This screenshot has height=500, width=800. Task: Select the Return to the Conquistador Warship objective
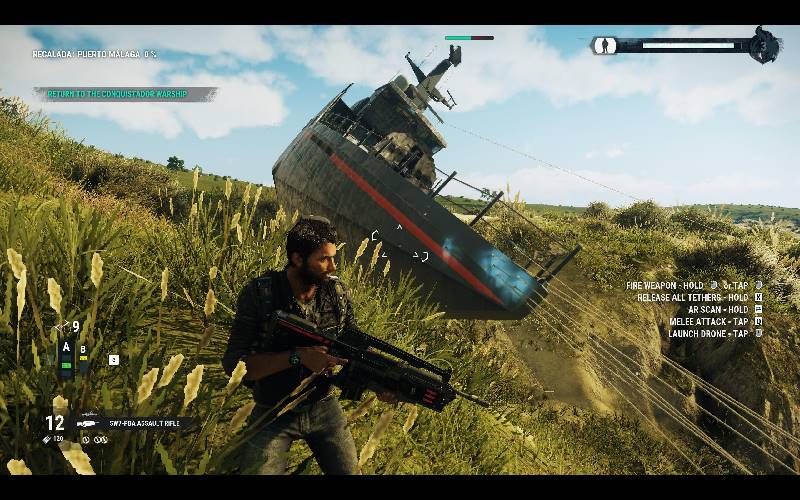126,94
